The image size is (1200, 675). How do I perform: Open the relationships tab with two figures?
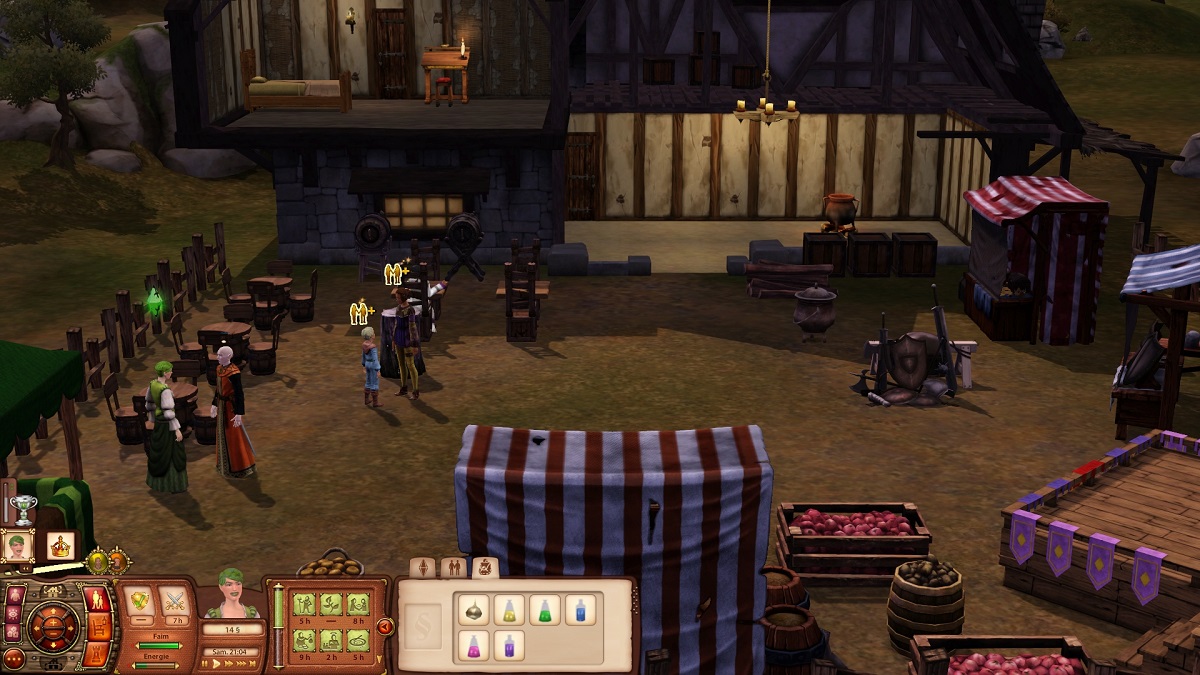[454, 568]
